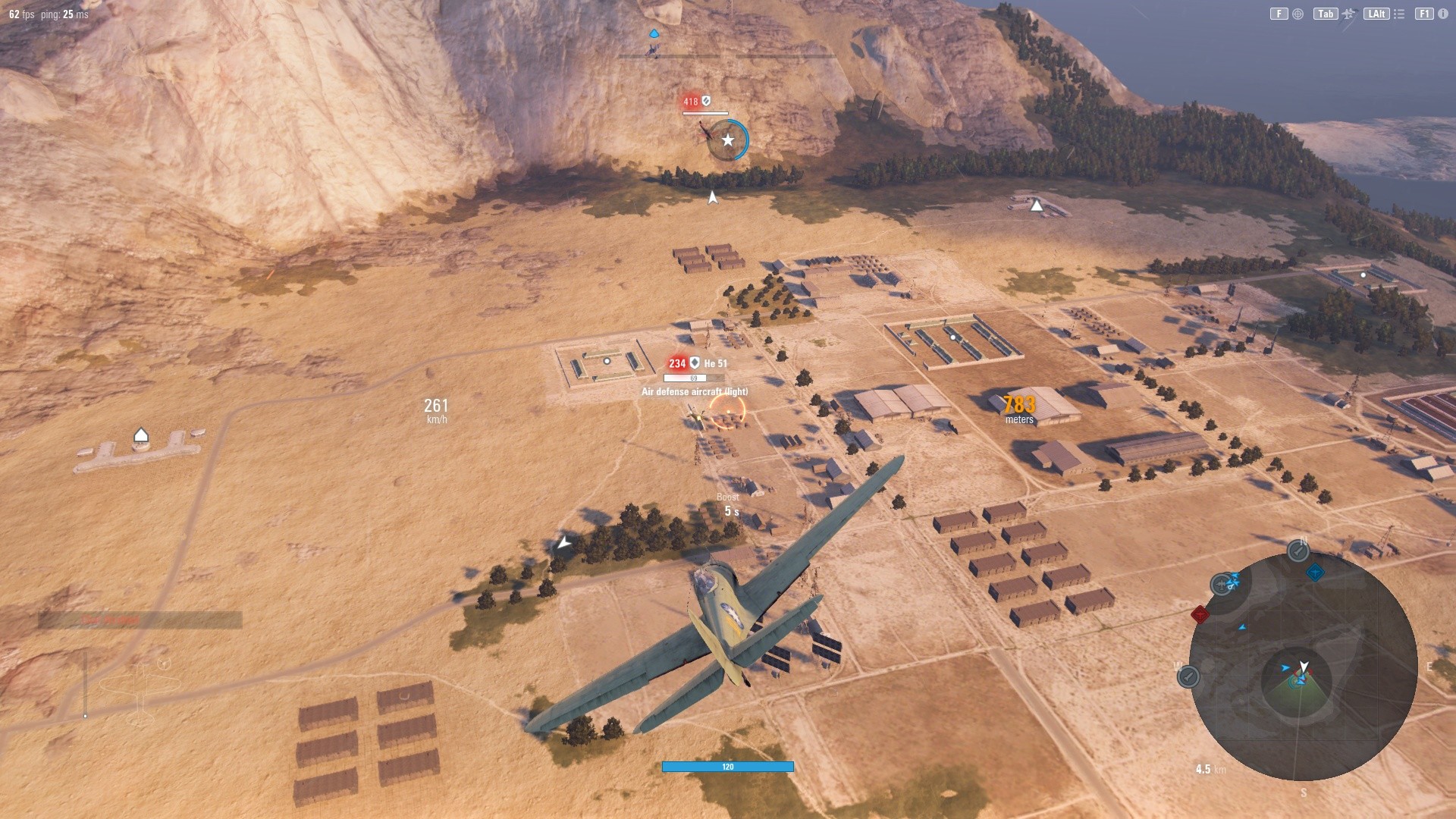Click the shield icon beside the He 51 health value

coord(695,363)
